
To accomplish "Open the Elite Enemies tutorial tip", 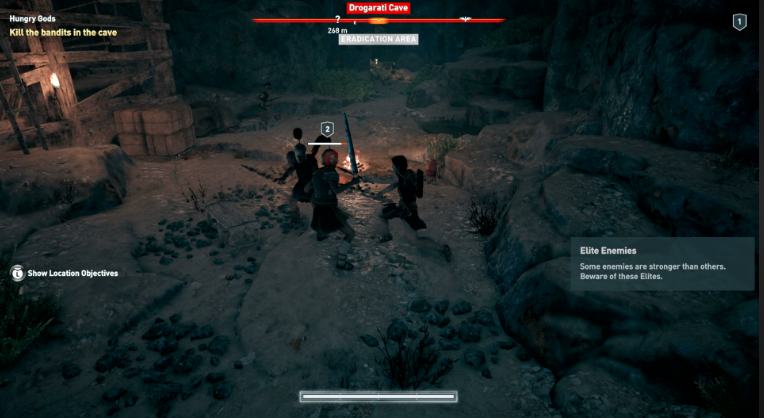I will coord(660,264).
